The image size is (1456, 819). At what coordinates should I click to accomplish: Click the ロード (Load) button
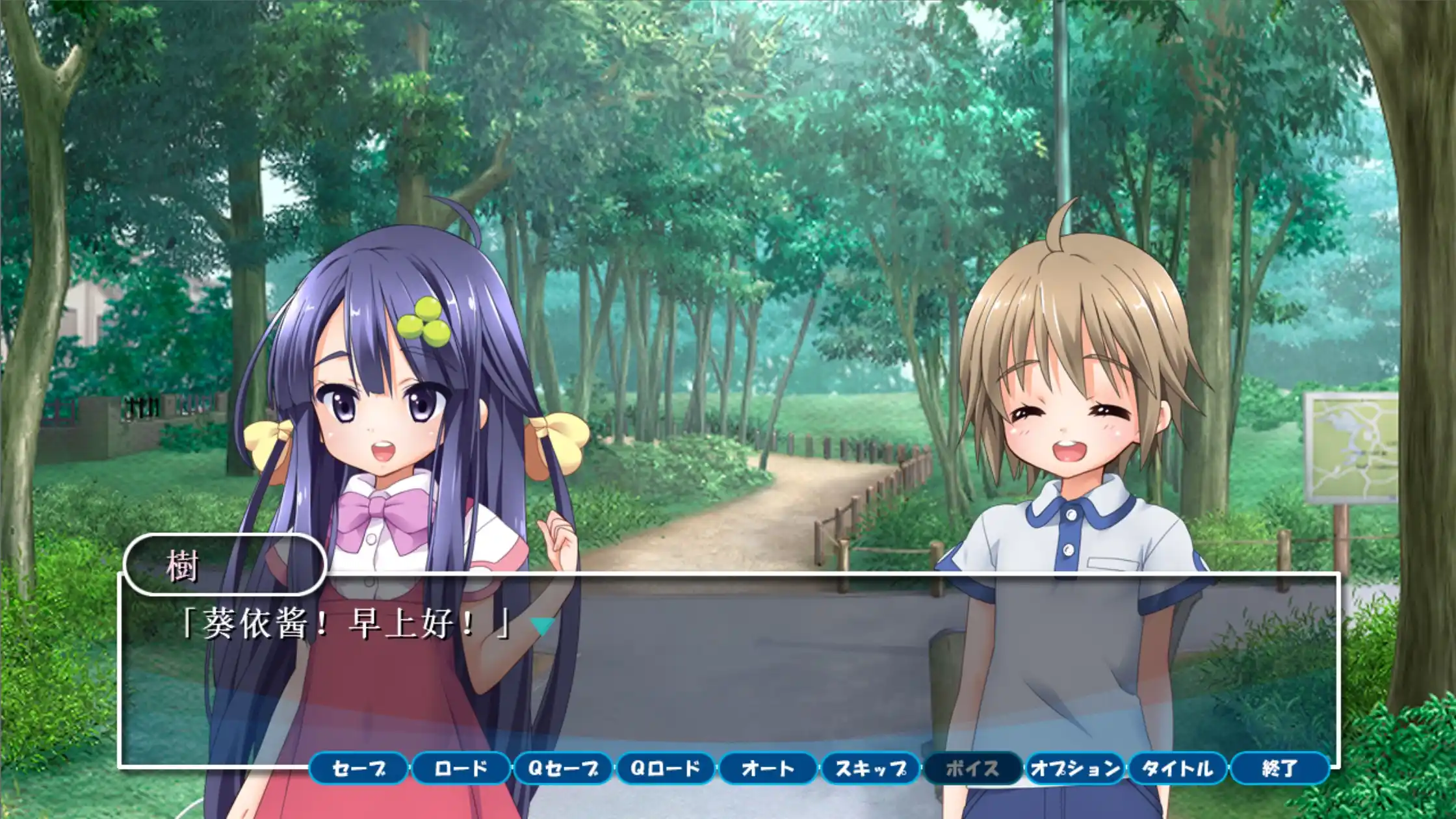[461, 769]
